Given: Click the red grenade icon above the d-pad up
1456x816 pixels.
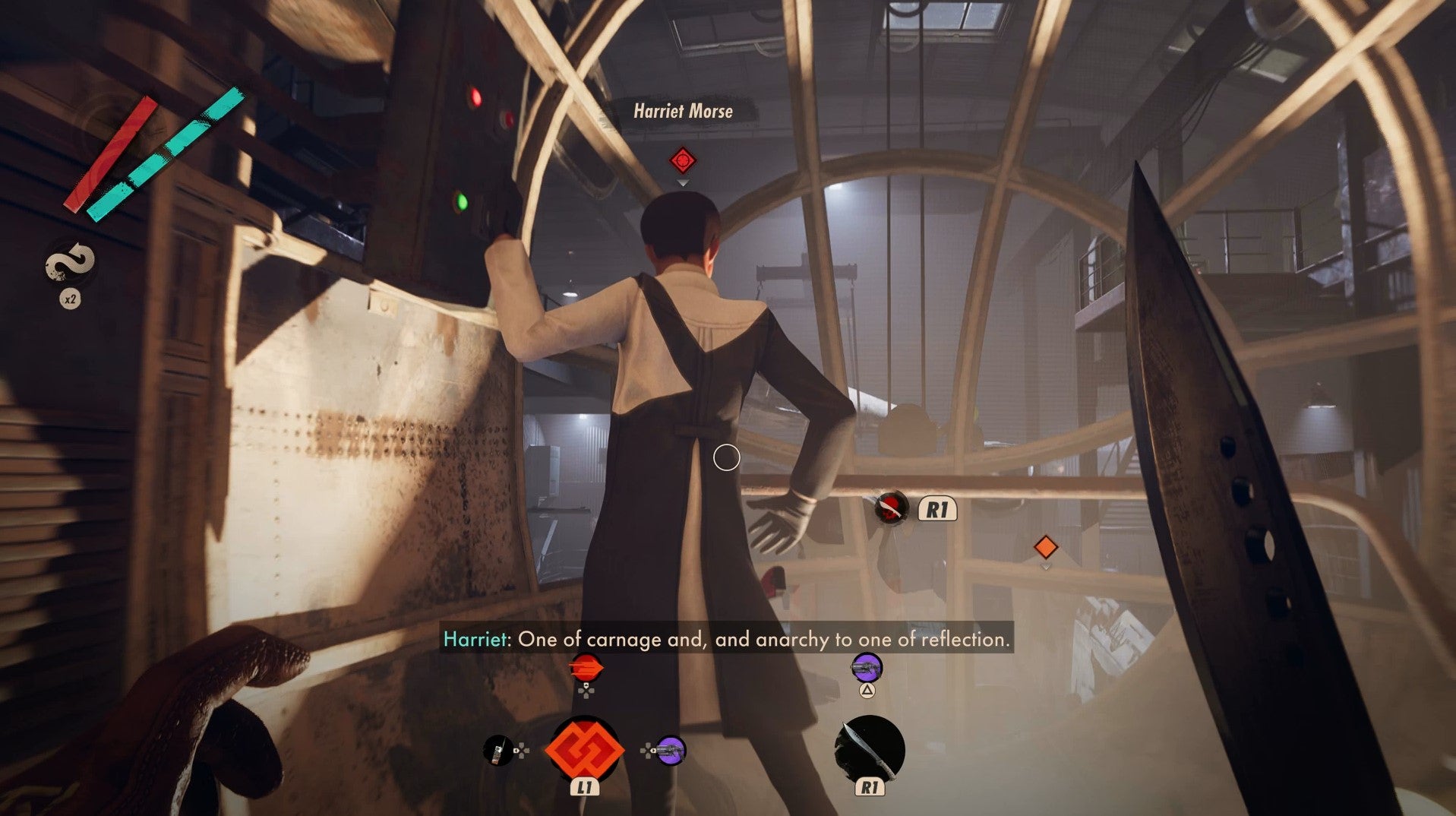Looking at the screenshot, I should point(587,667).
